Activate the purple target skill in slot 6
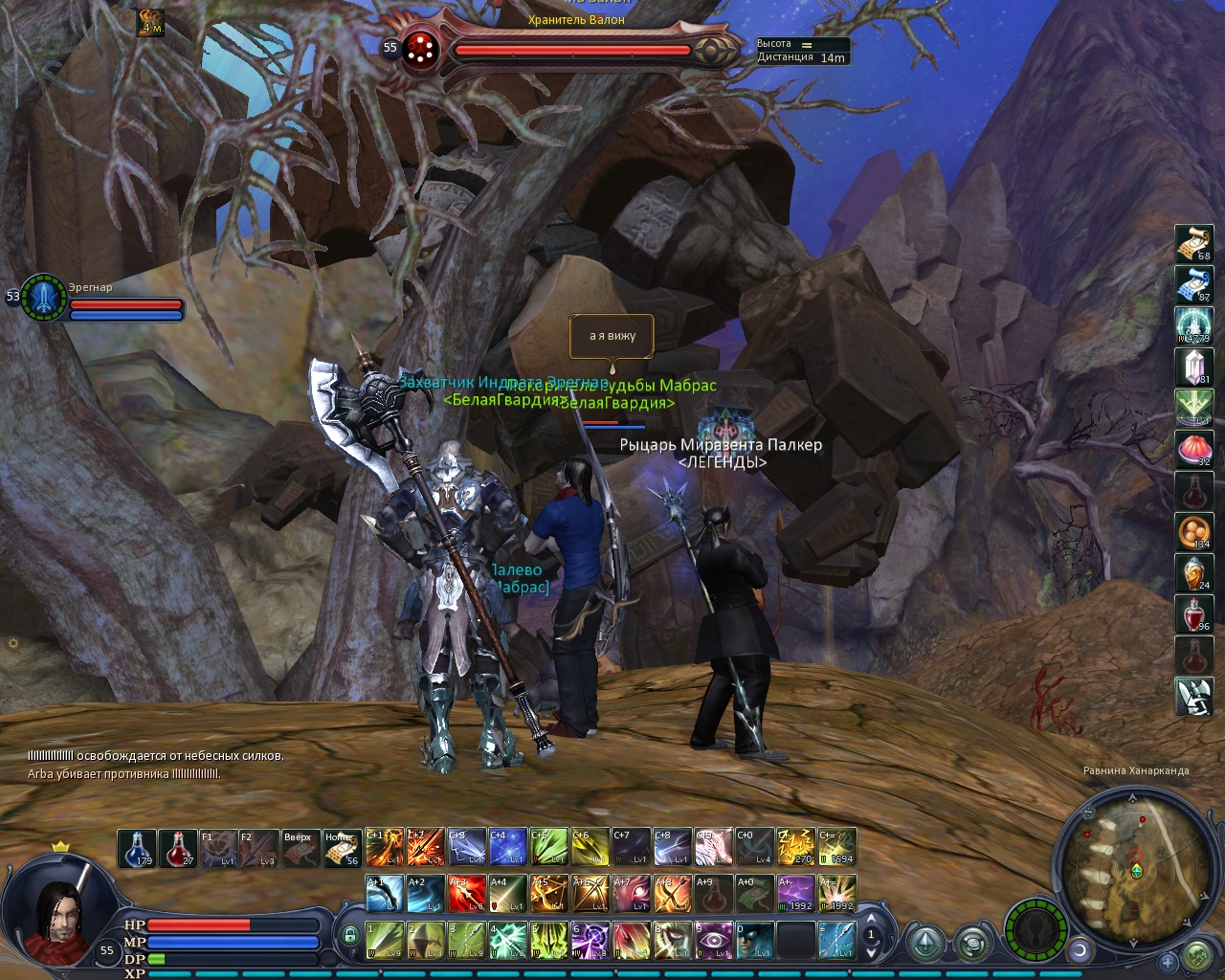 [590, 940]
